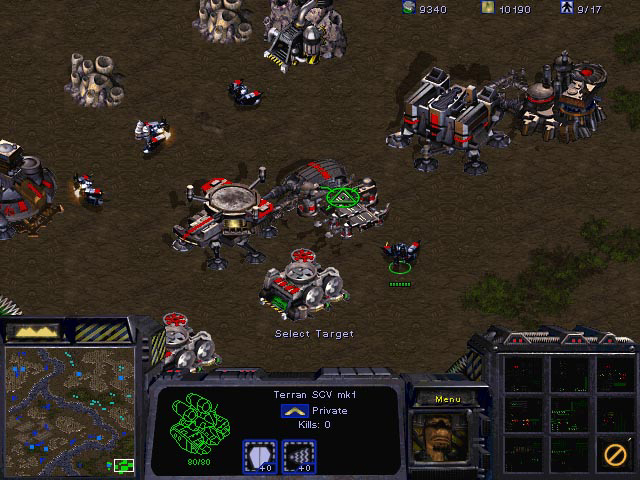The height and width of the screenshot is (480, 640).
Task: Select the SCV weapon upgrade icon
Action: (x=298, y=455)
